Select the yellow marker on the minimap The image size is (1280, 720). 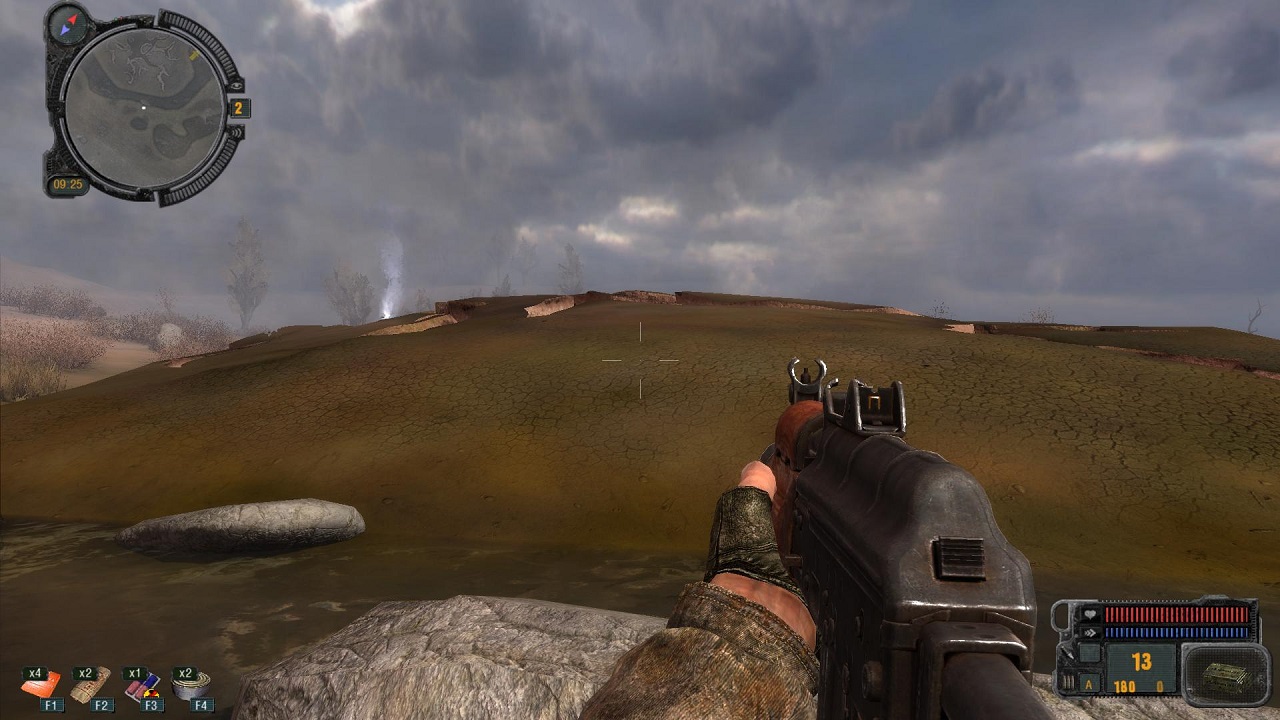(x=193, y=56)
